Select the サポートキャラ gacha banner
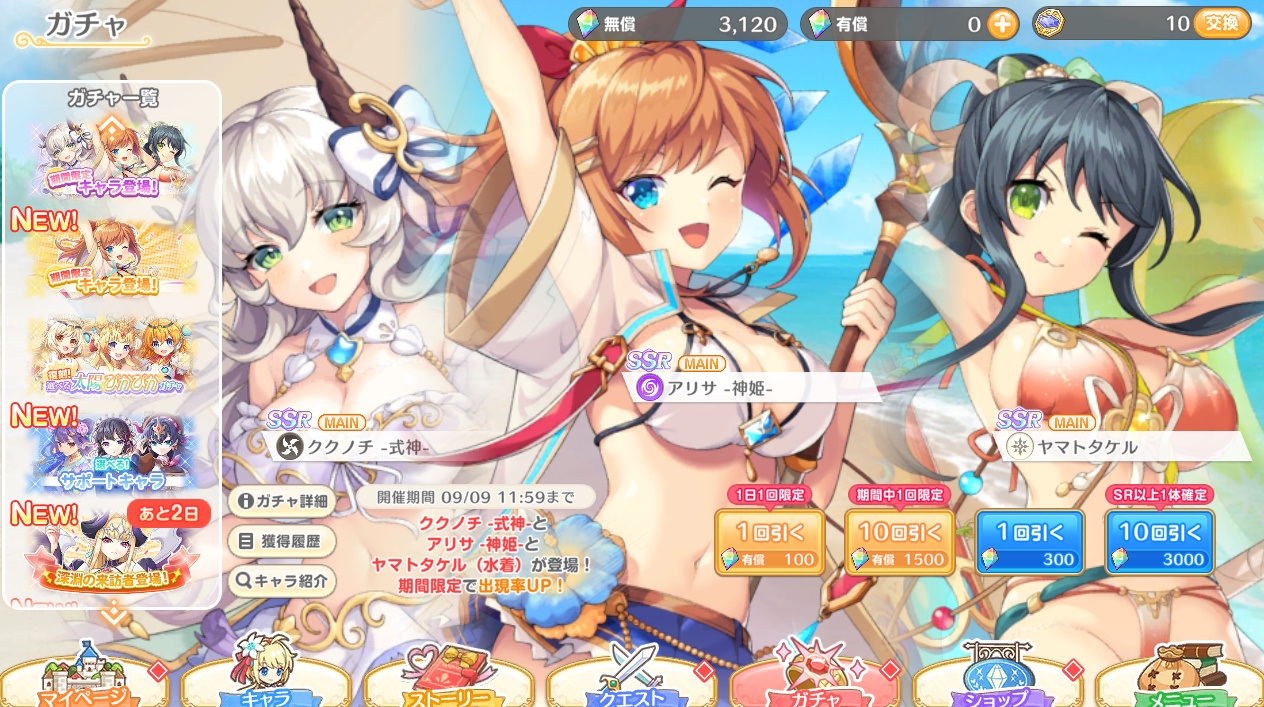This screenshot has height=707, width=1264. point(112,453)
